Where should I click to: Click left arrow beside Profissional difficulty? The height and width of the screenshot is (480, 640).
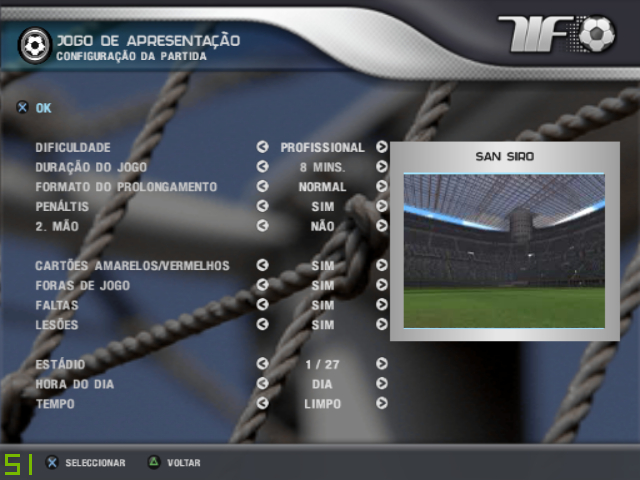[262, 147]
